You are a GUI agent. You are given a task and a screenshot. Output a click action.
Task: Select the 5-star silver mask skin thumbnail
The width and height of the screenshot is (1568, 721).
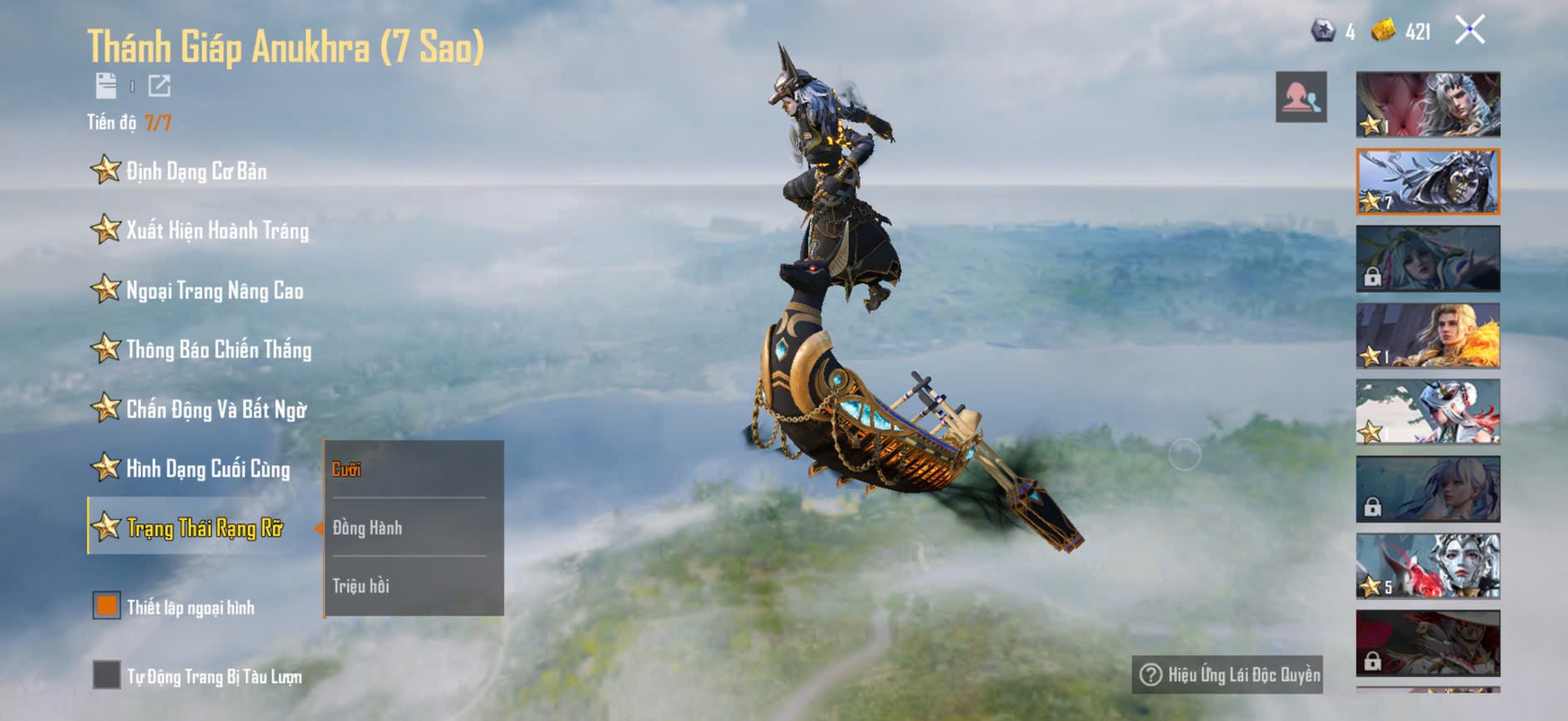(1428, 566)
